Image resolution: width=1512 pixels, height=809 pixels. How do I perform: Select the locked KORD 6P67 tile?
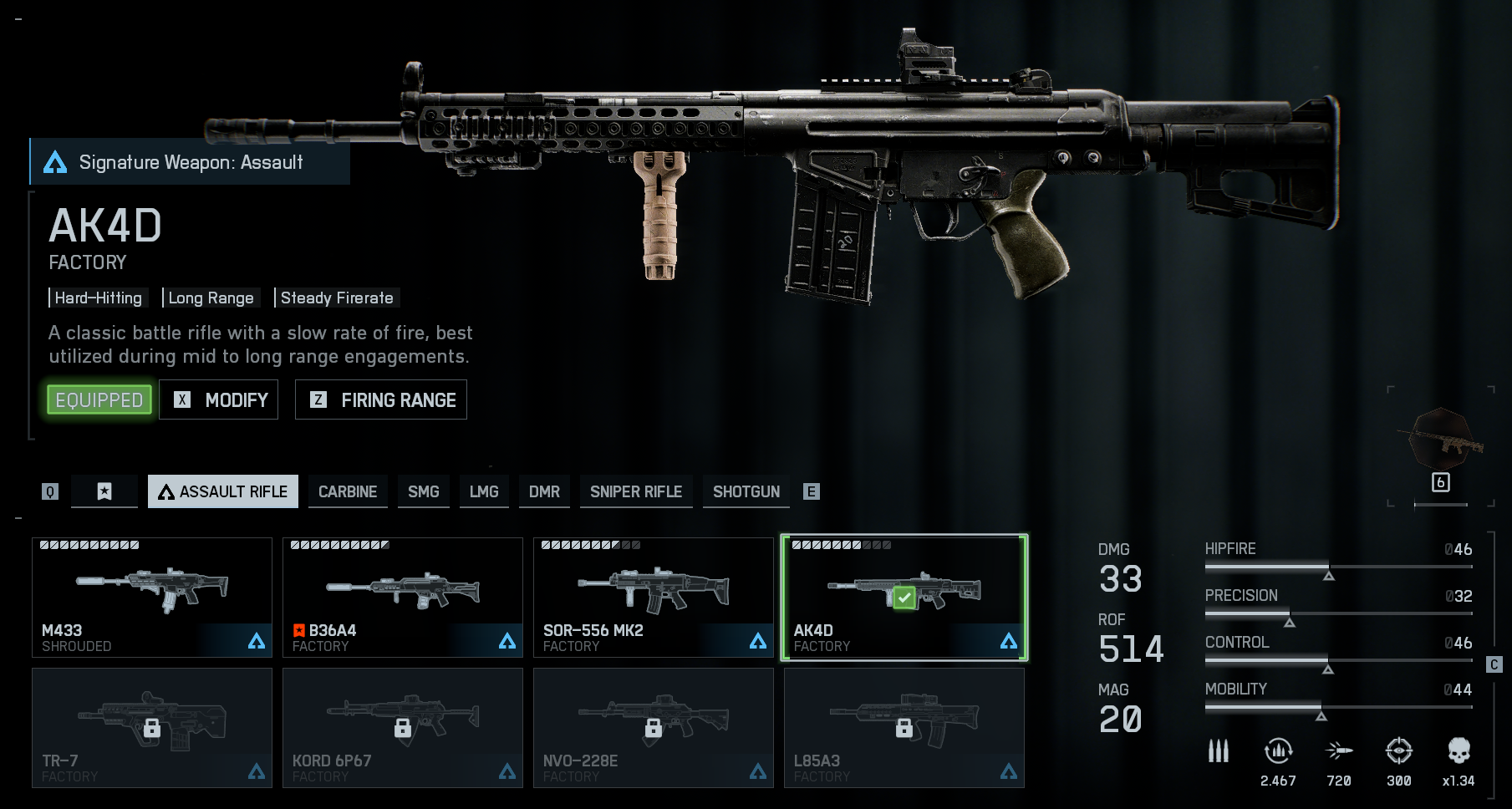(403, 727)
